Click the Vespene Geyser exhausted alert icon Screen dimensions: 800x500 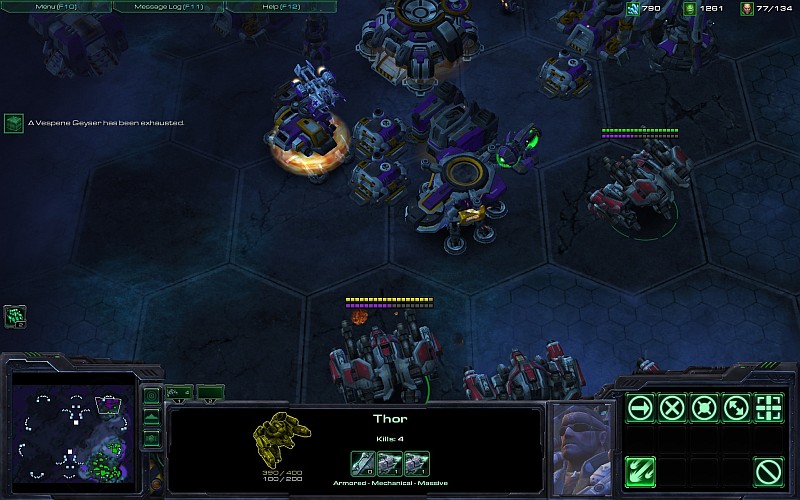click(14, 123)
